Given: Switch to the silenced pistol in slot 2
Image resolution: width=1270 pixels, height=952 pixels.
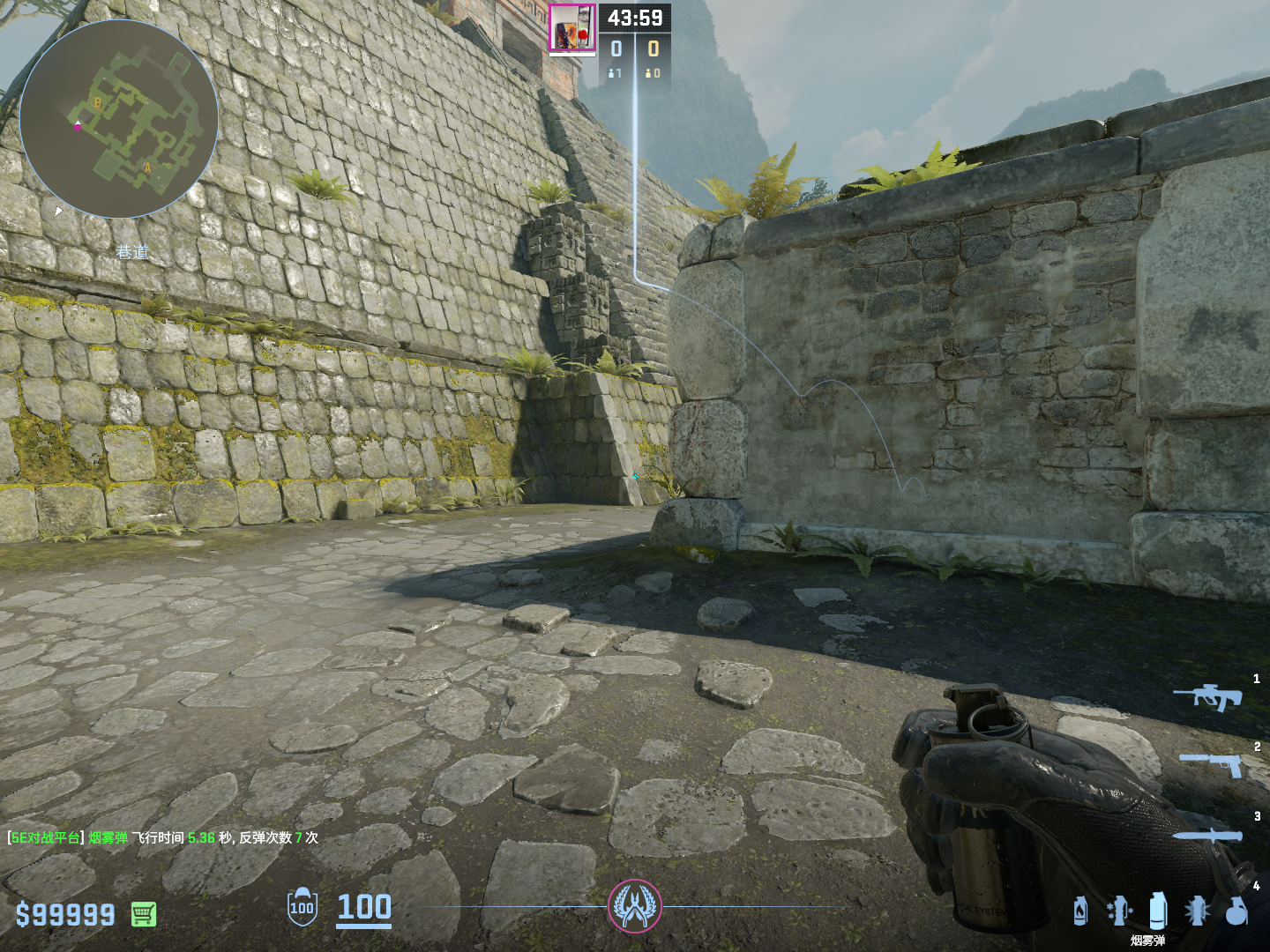Looking at the screenshot, I should [1212, 763].
